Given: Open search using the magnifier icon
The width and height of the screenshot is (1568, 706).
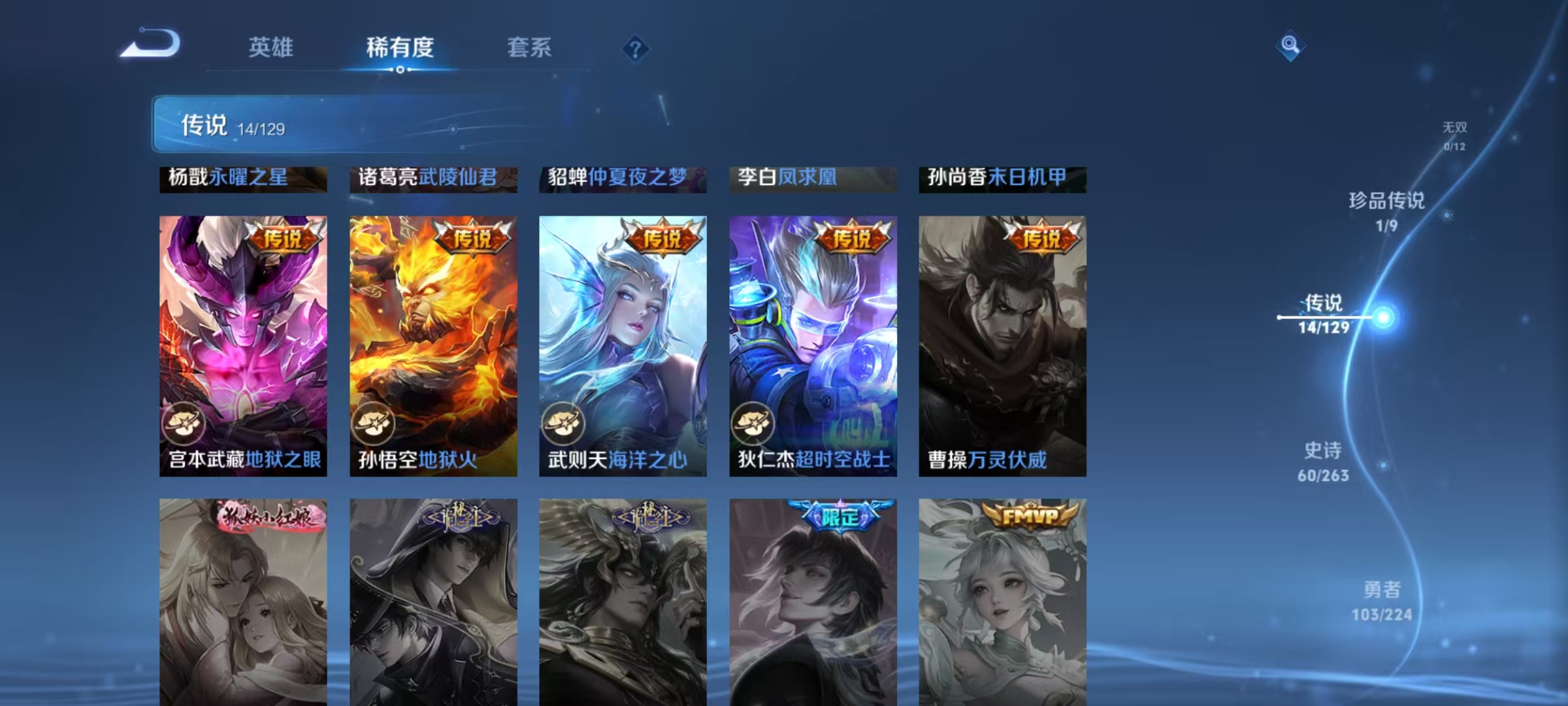Looking at the screenshot, I should [x=1290, y=46].
